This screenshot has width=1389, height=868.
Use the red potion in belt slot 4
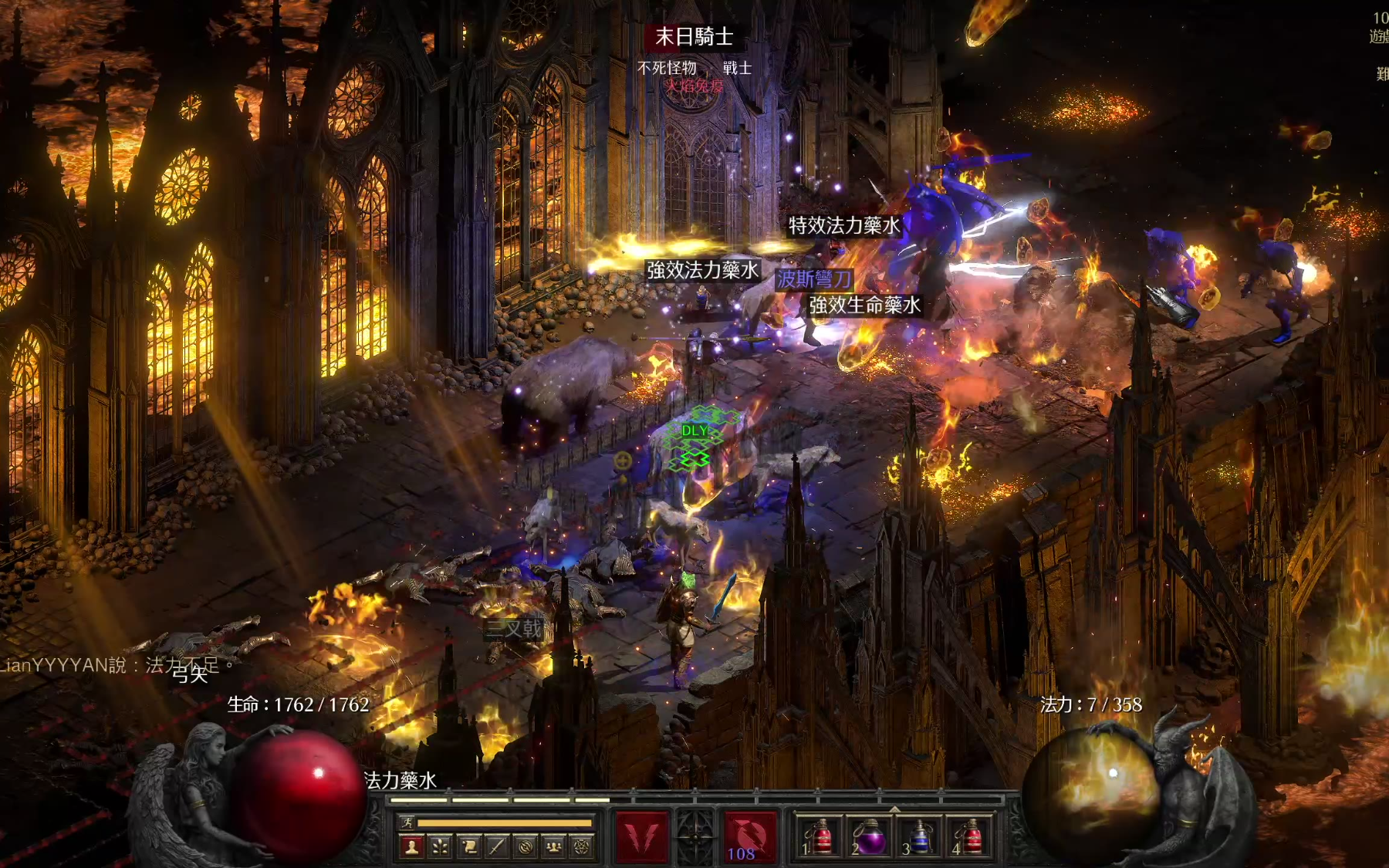pyautogui.click(x=969, y=838)
